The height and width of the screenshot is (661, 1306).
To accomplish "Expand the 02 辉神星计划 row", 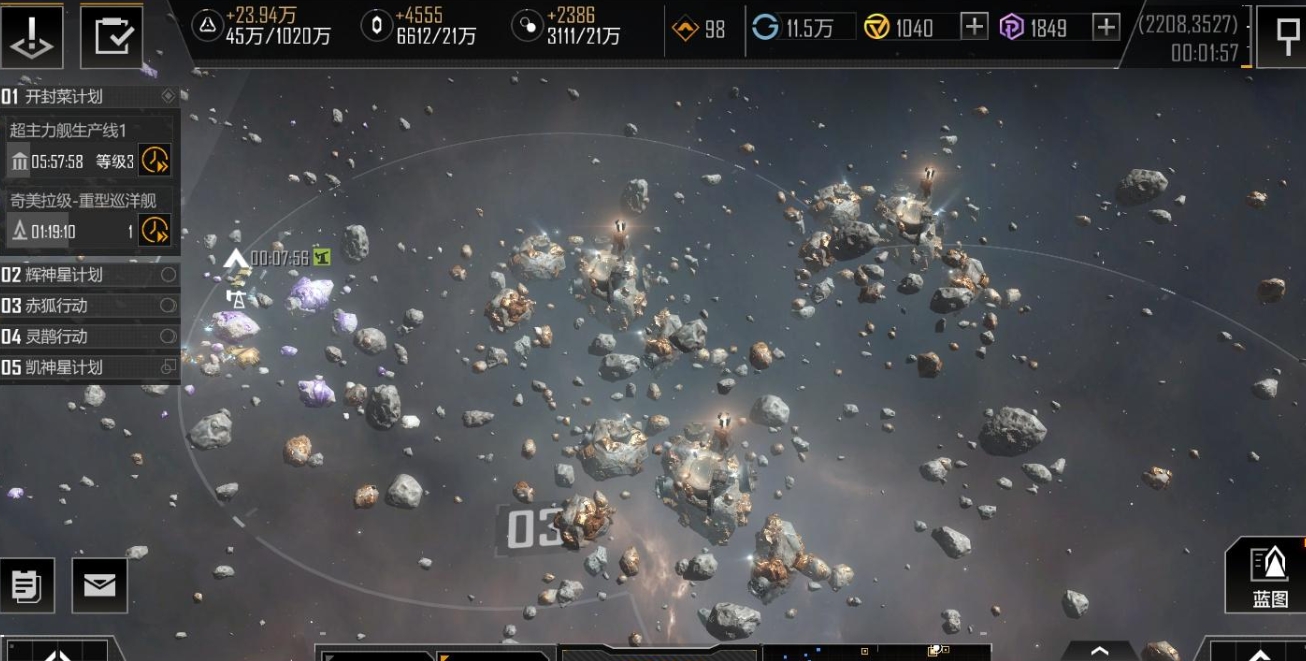I will point(88,275).
